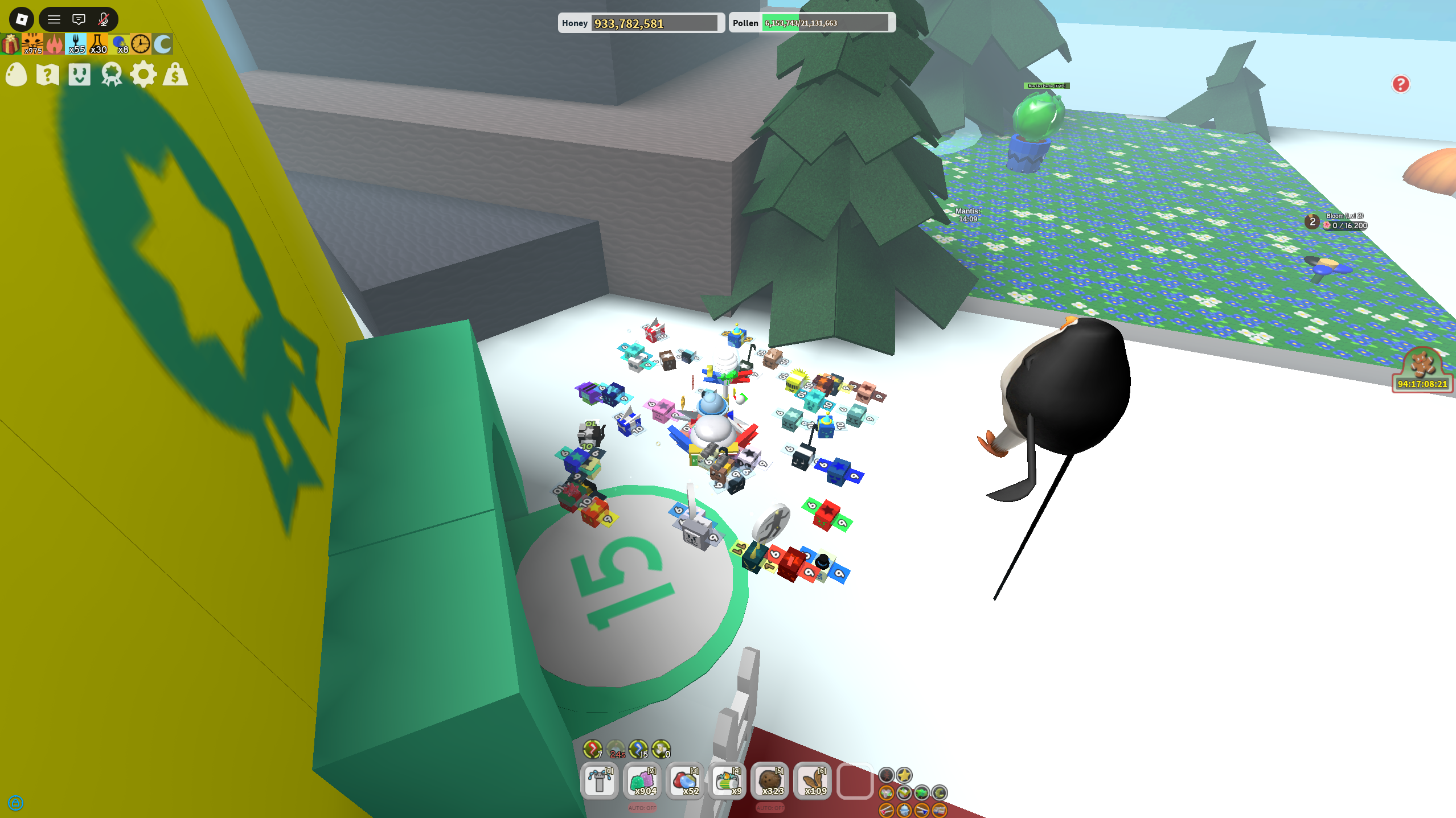
Task: Open the Roblox hamburger menu
Action: tap(54, 19)
